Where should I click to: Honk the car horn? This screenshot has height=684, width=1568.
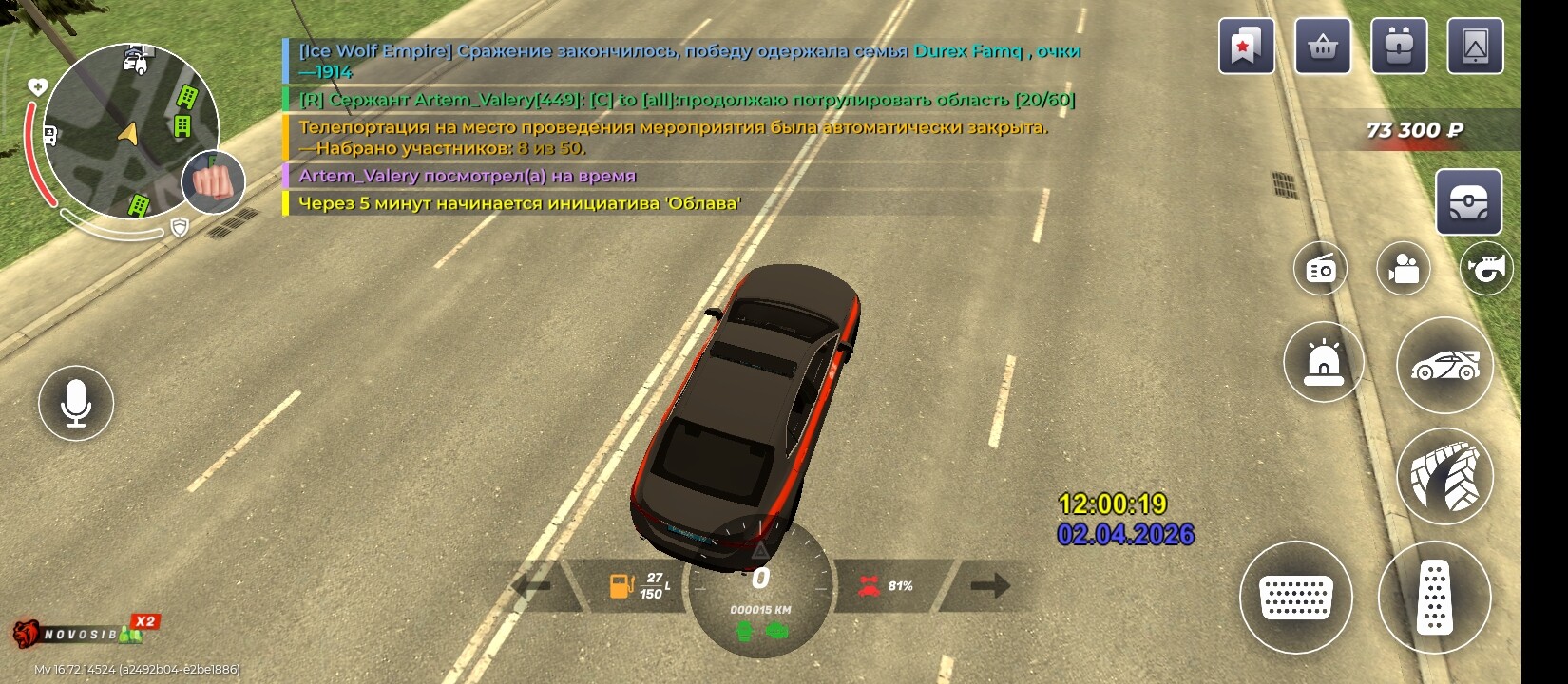point(1486,269)
